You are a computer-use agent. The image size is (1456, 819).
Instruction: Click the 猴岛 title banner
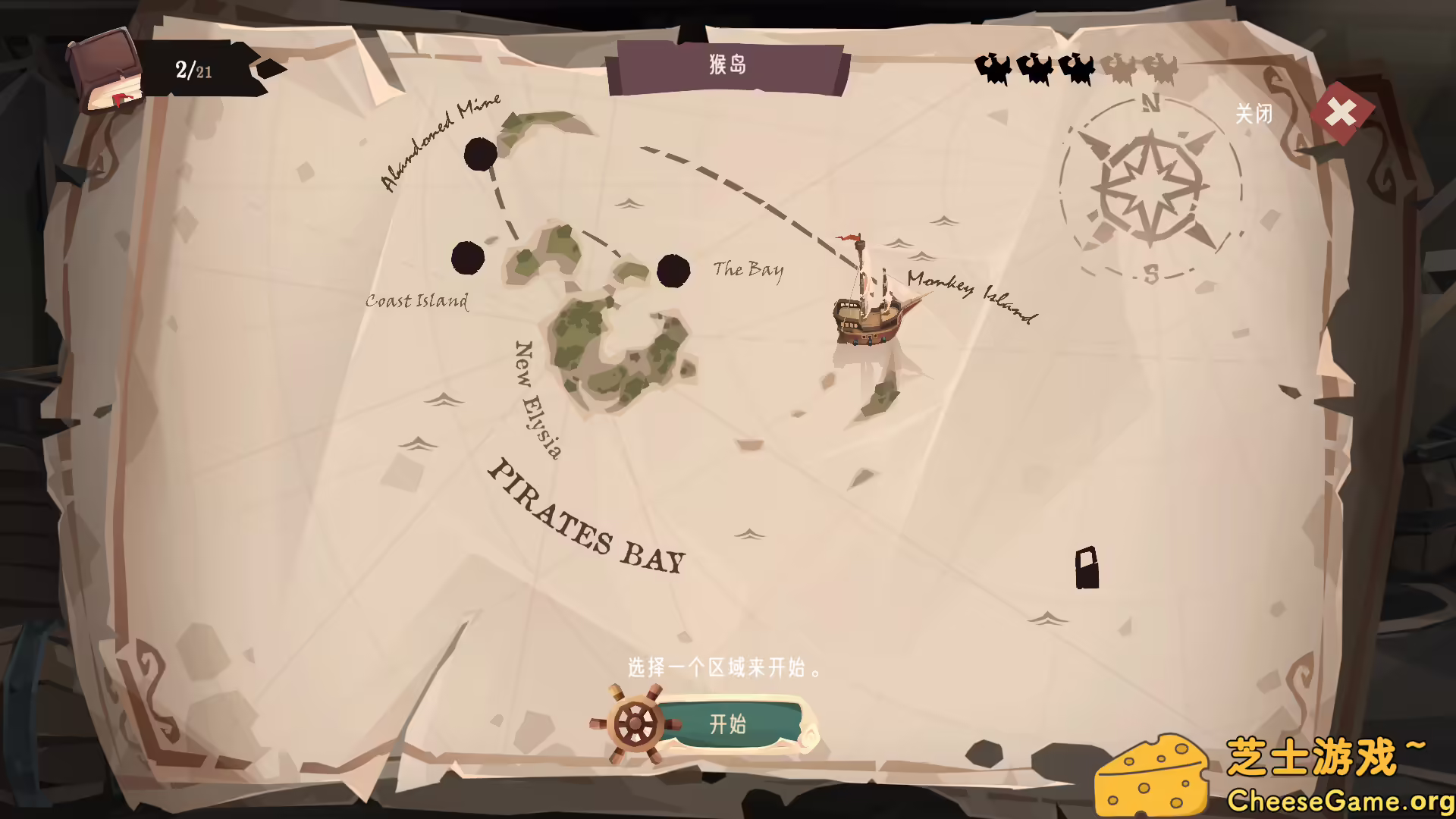pyautogui.click(x=728, y=64)
